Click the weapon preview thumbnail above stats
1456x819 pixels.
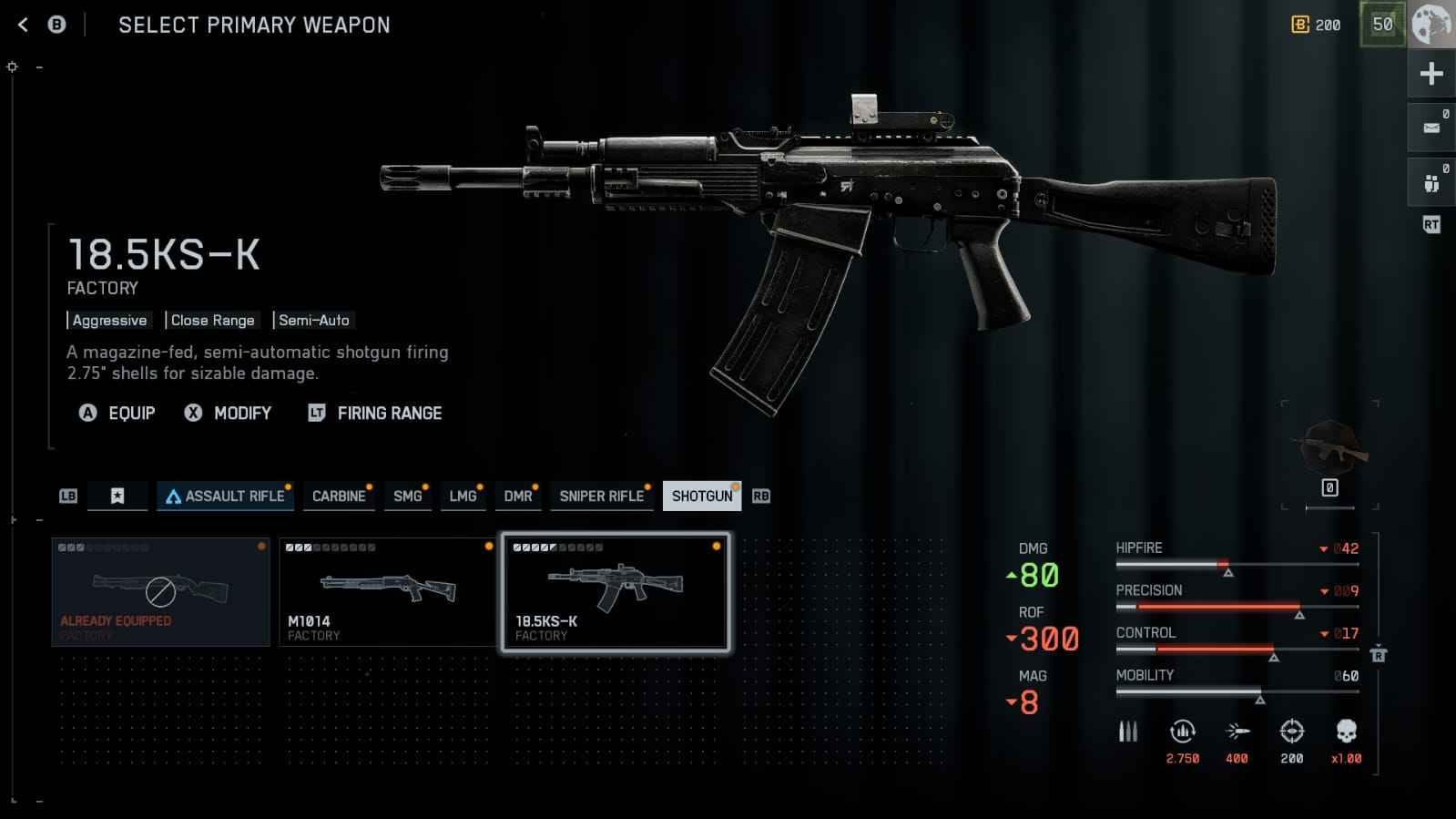(x=1329, y=448)
